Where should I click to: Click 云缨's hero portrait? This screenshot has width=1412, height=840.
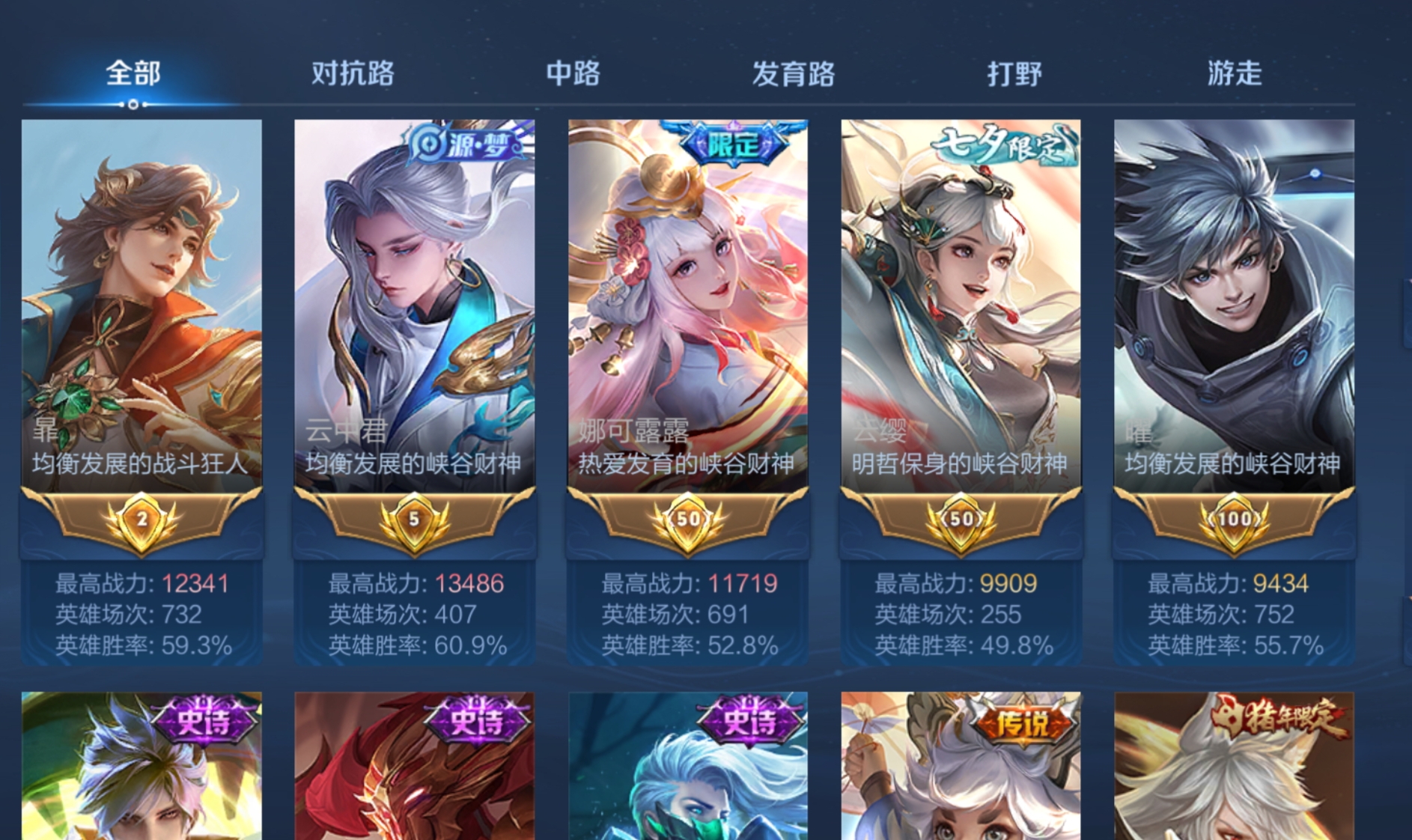[x=961, y=299]
